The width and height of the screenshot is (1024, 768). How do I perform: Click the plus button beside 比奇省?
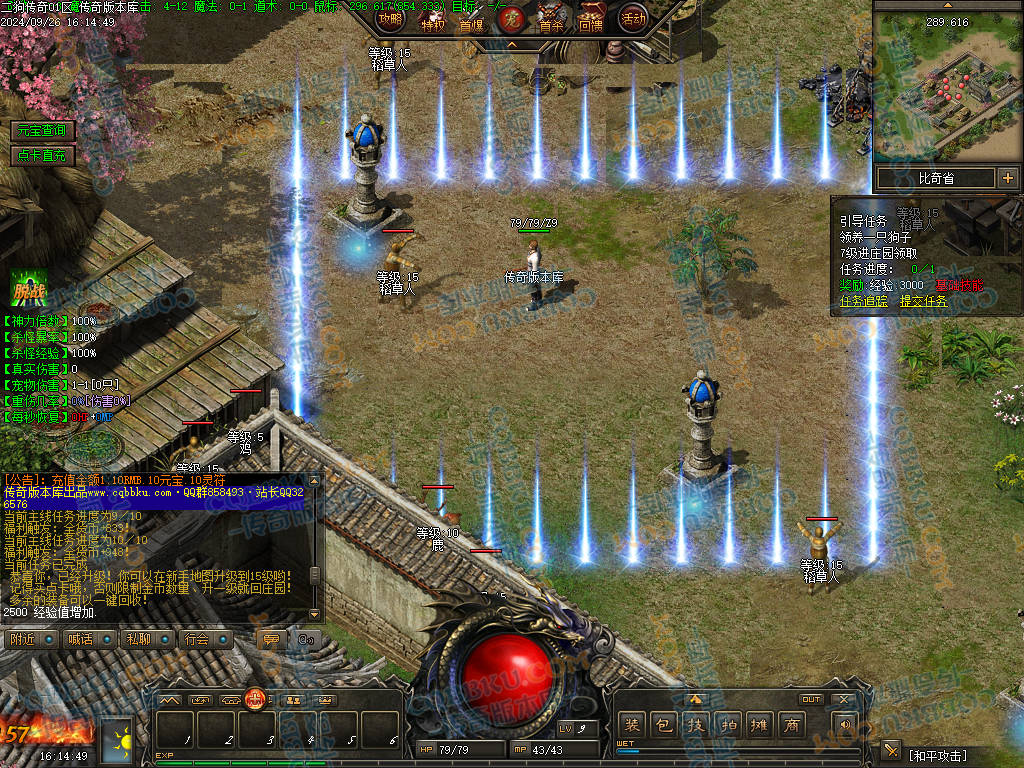pyautogui.click(x=1007, y=179)
